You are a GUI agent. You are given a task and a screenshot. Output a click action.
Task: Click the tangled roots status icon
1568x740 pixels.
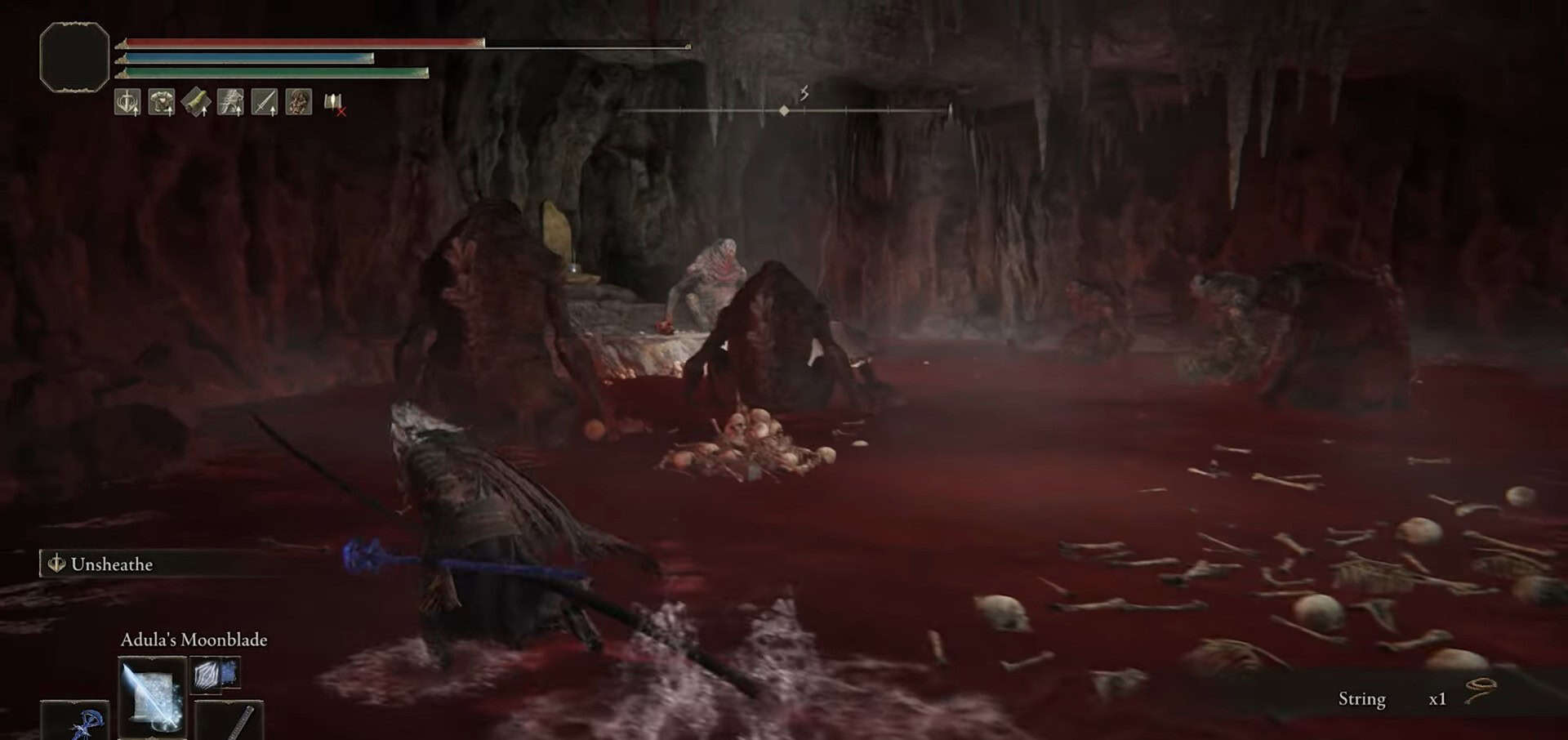pos(299,103)
